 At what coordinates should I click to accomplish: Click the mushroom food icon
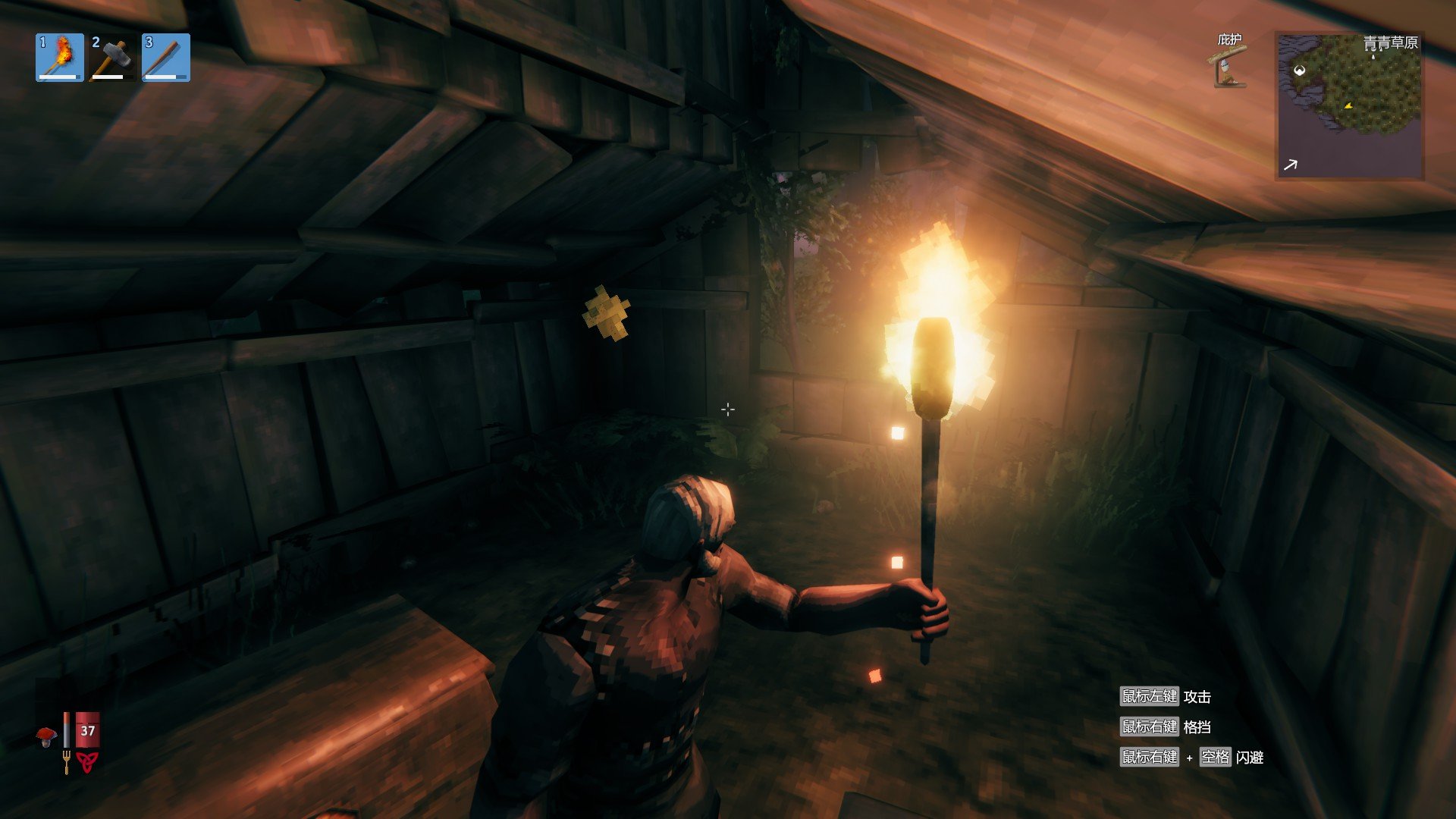click(x=46, y=736)
